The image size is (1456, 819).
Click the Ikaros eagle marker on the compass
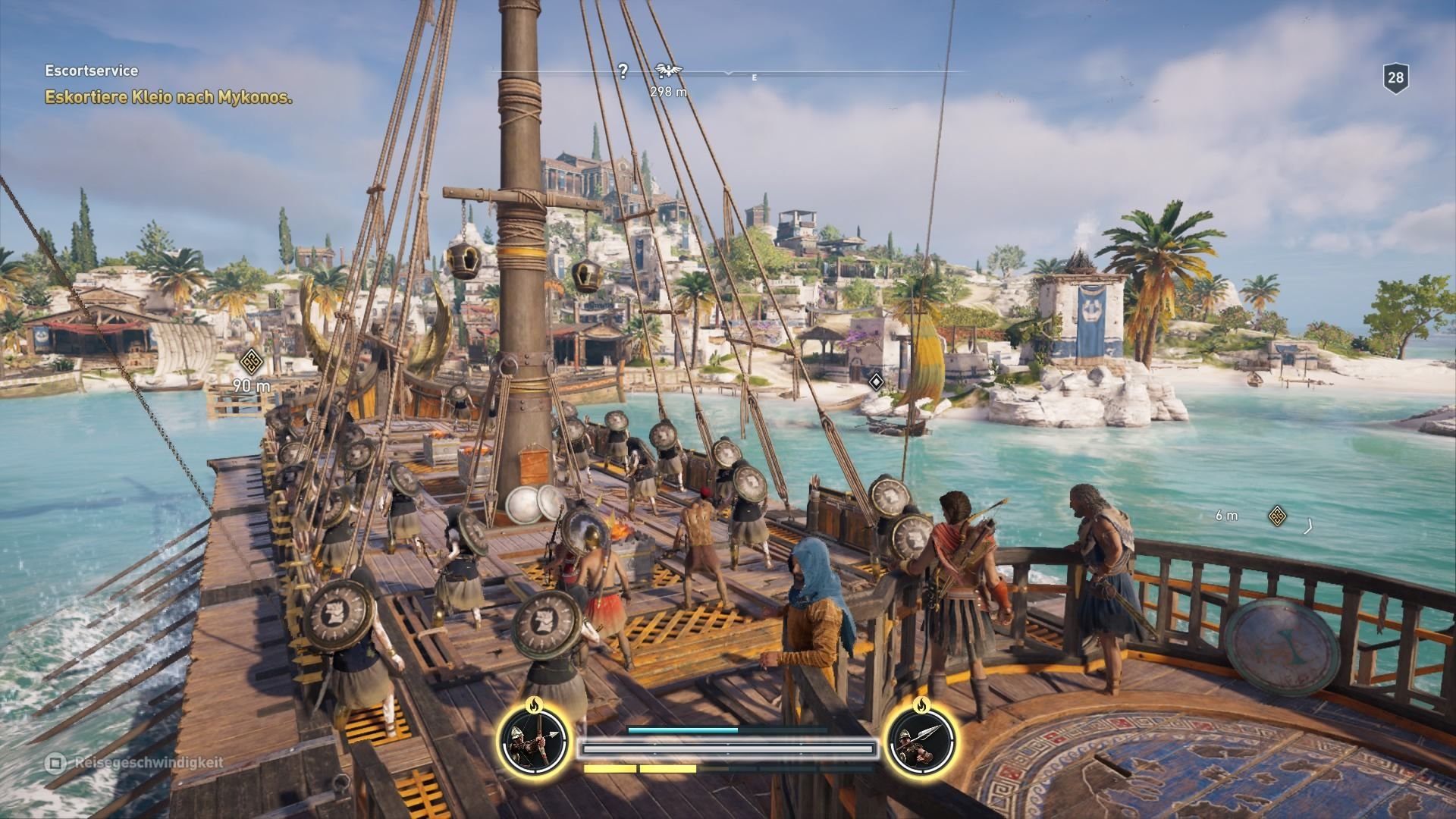668,70
